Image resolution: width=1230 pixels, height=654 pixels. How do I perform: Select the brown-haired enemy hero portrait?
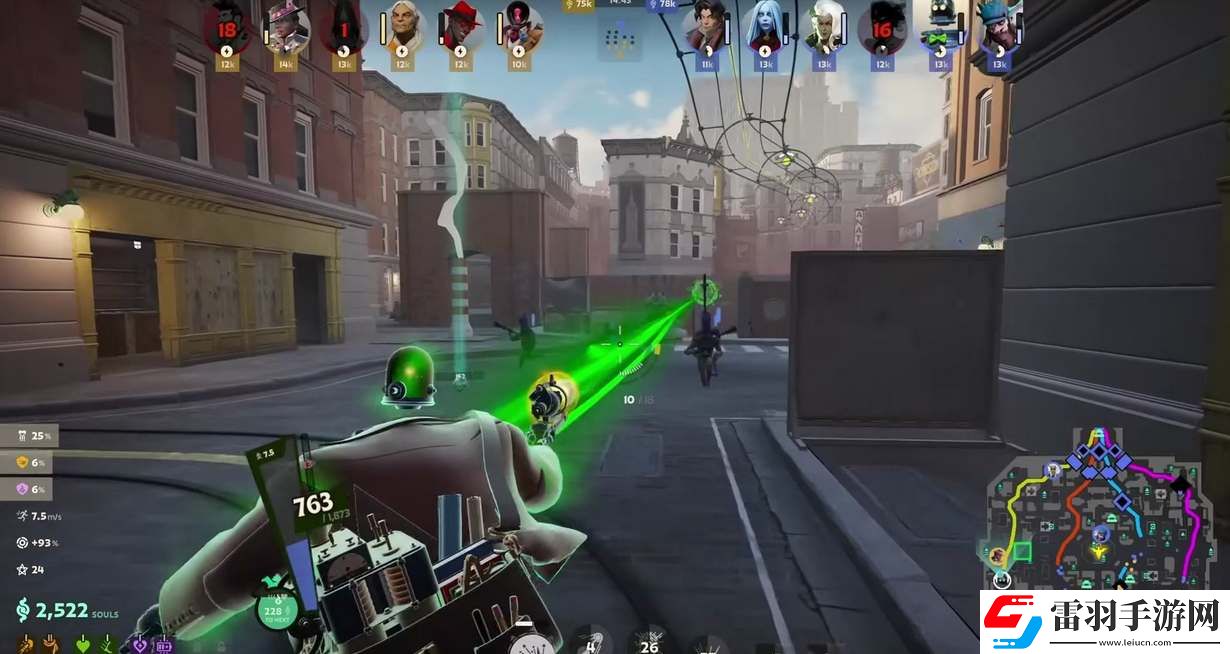point(706,28)
